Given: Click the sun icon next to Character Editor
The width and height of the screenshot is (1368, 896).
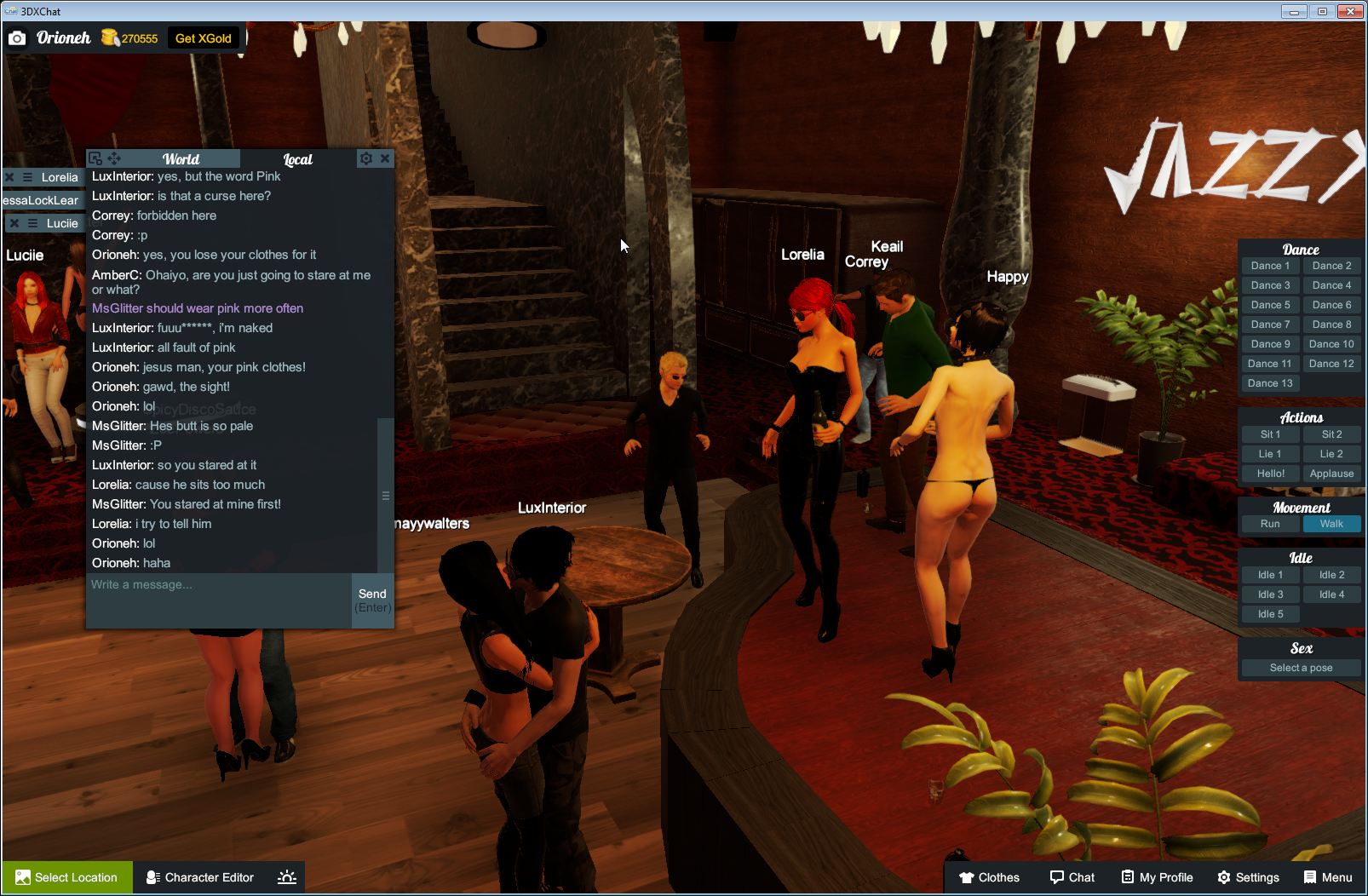Looking at the screenshot, I should click(x=287, y=877).
